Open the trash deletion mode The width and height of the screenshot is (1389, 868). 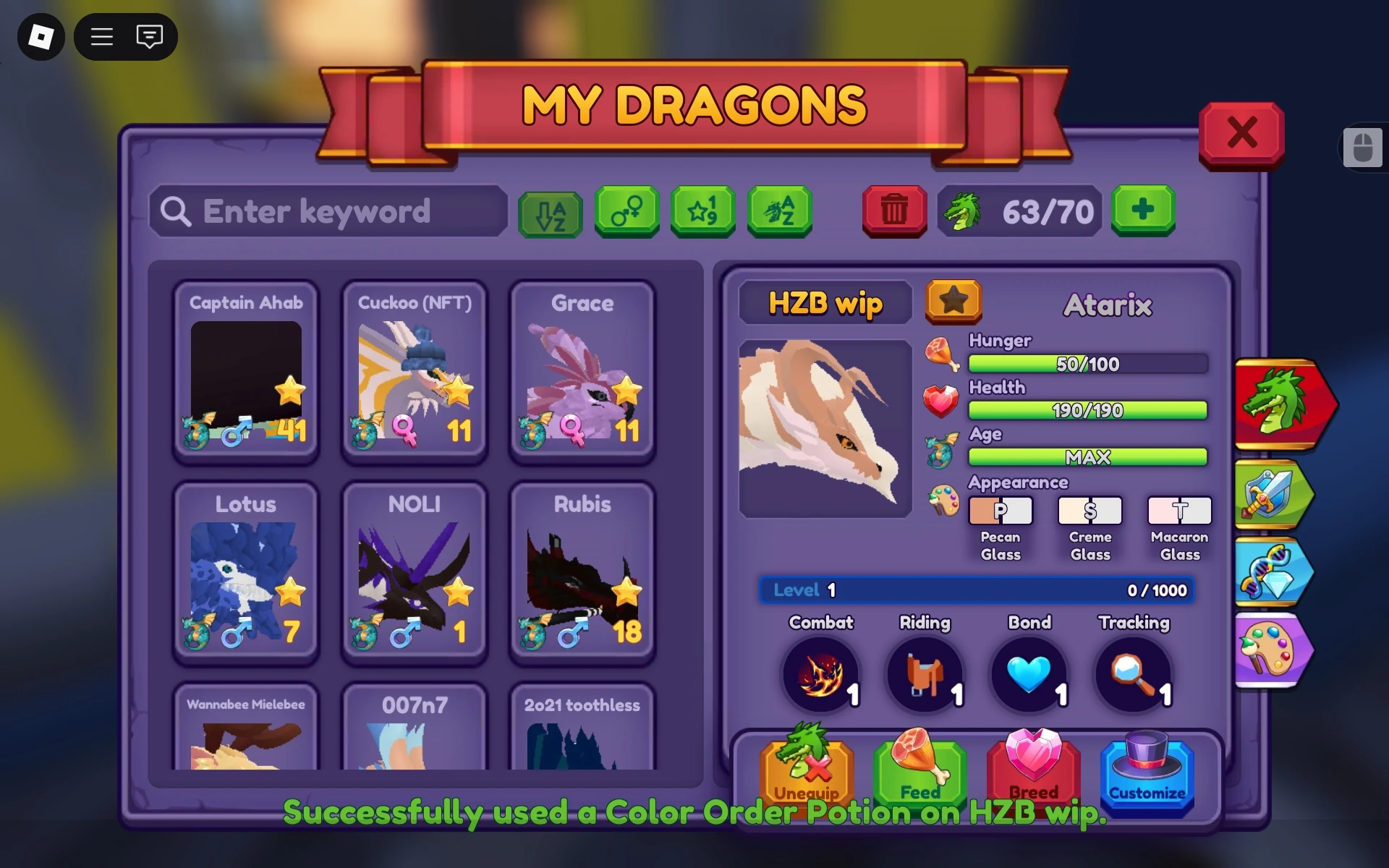(894, 212)
